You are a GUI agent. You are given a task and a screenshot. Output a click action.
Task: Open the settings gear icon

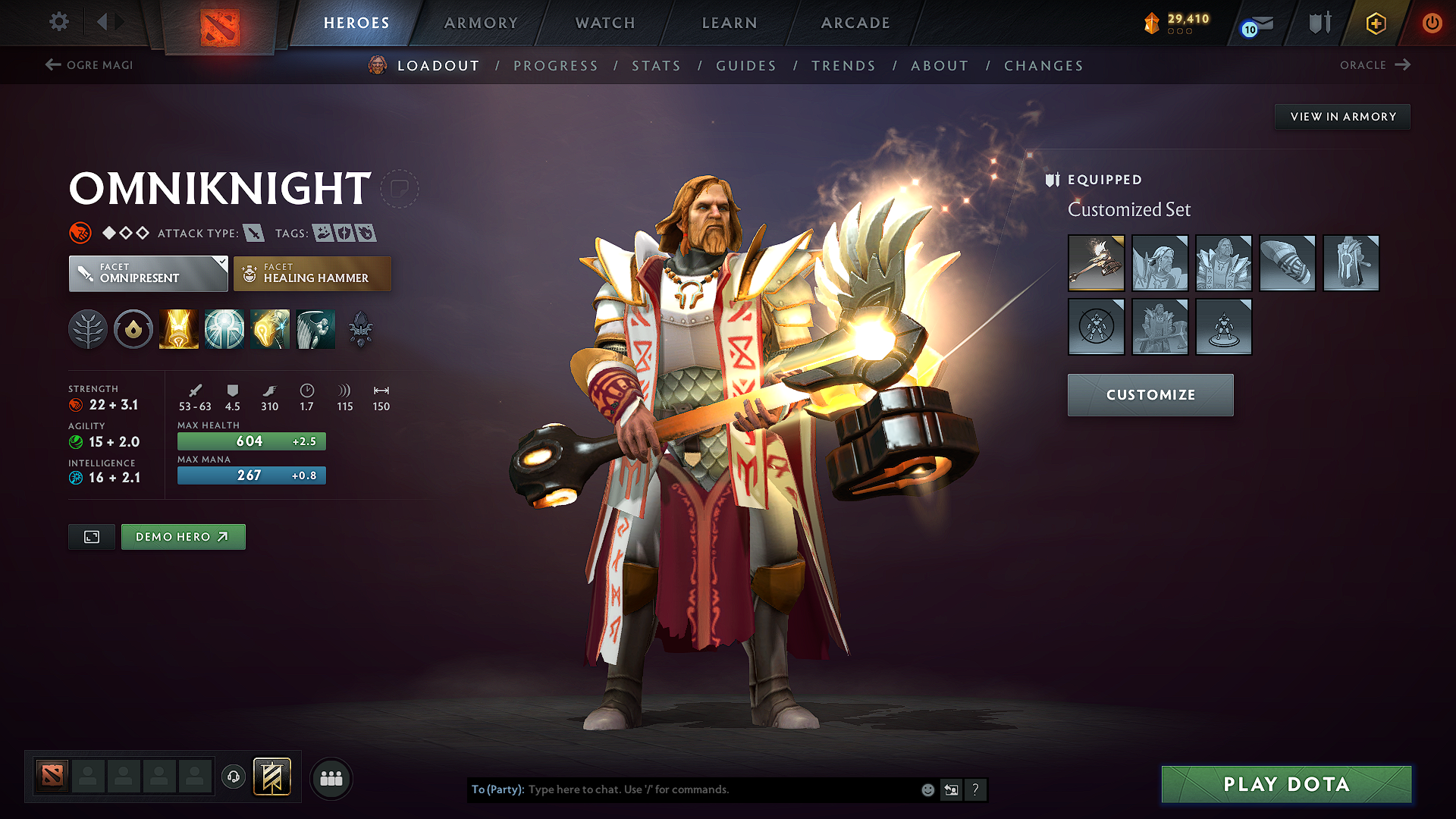(x=58, y=22)
